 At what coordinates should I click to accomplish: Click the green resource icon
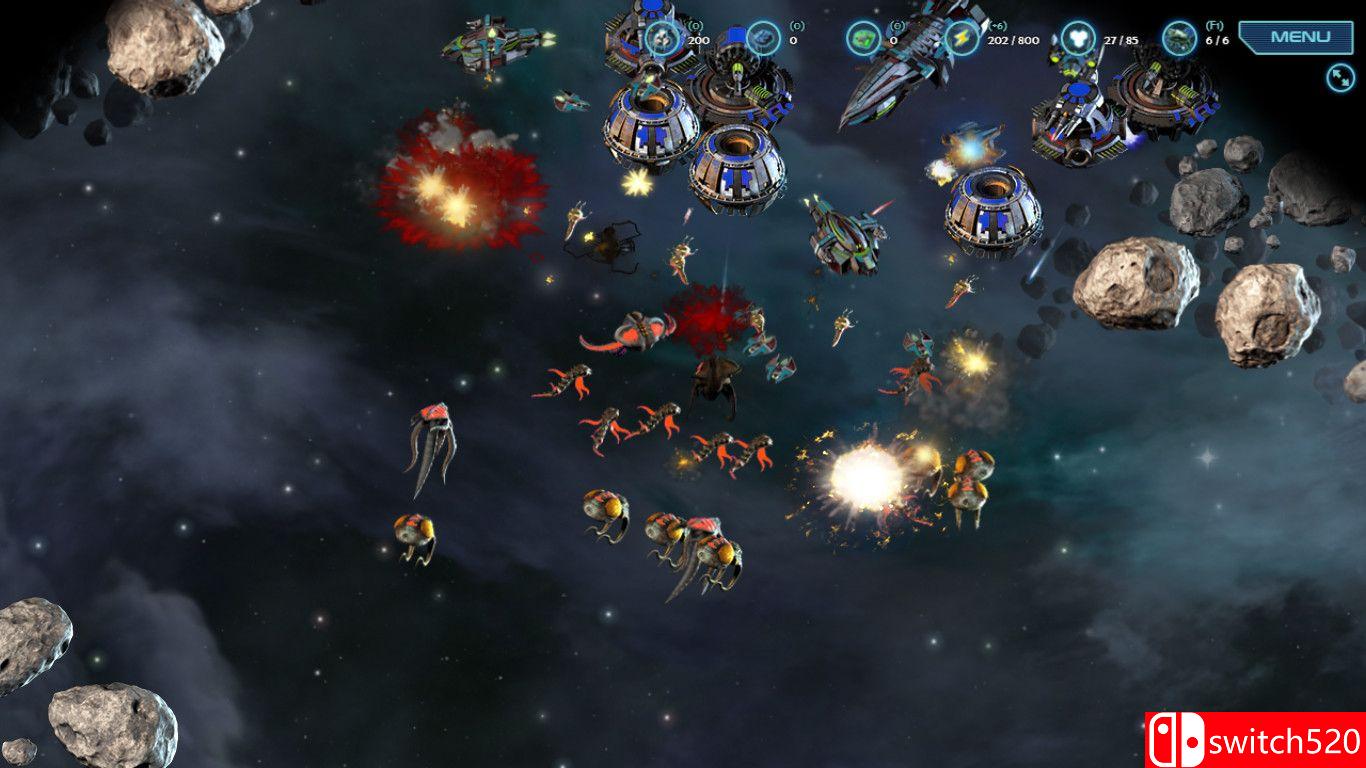[863, 39]
